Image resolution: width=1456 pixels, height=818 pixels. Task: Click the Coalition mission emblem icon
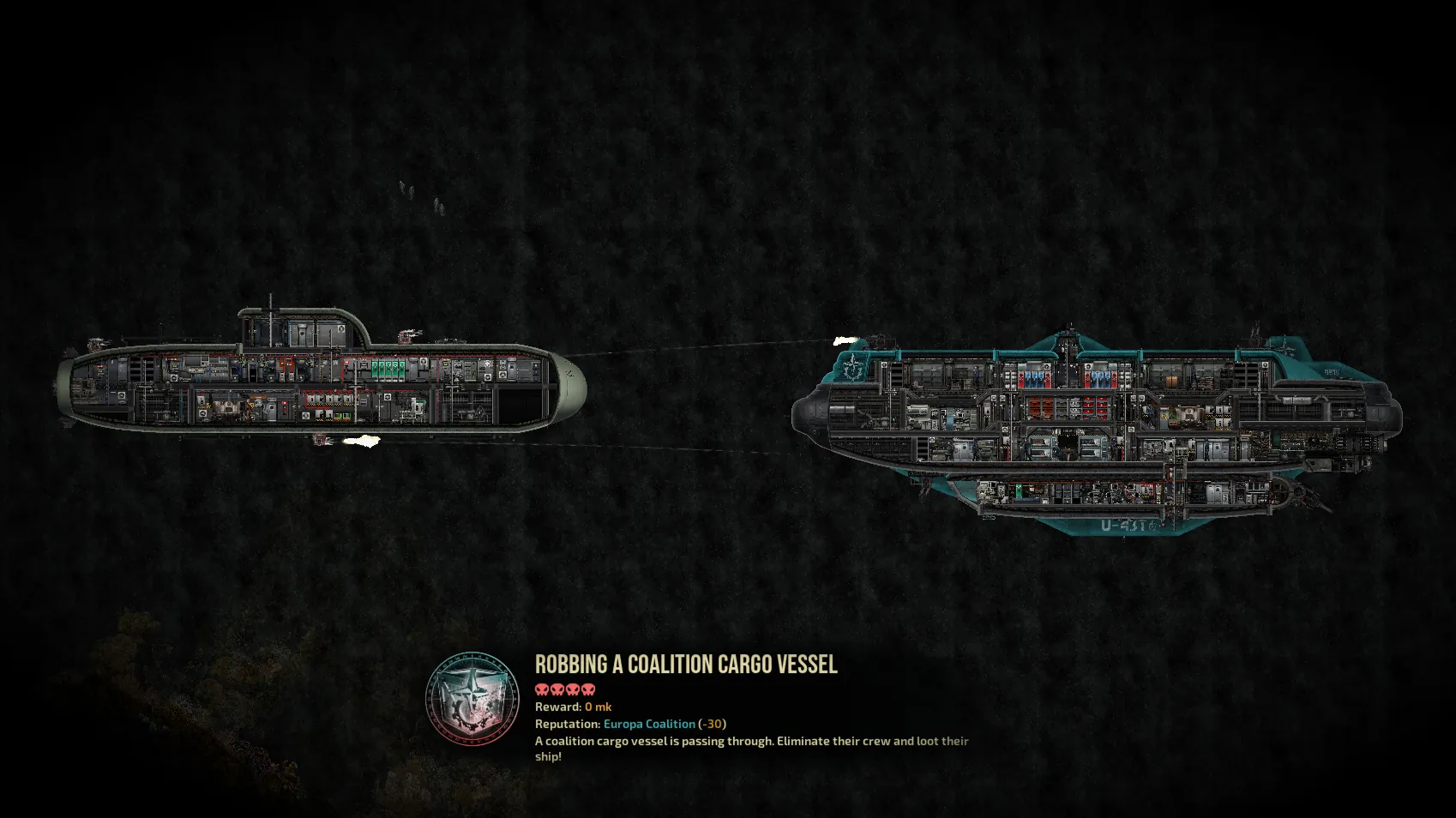472,699
